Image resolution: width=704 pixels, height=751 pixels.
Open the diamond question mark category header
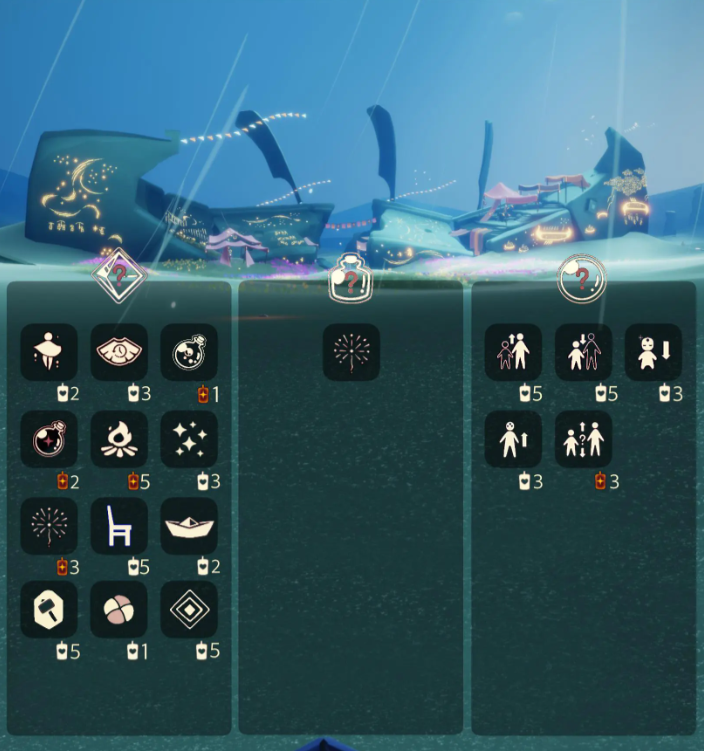pyautogui.click(x=119, y=273)
